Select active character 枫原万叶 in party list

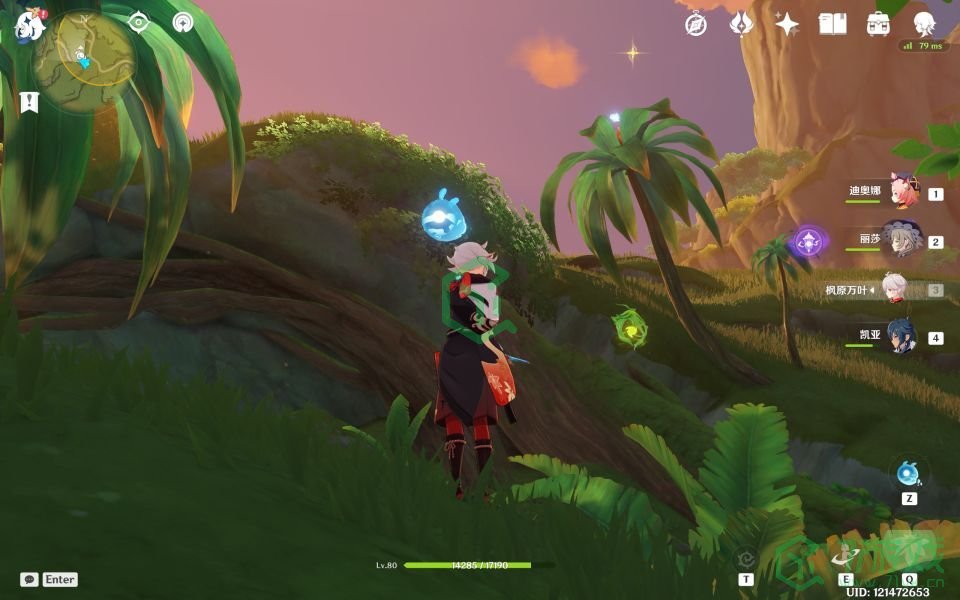pyautogui.click(x=895, y=290)
